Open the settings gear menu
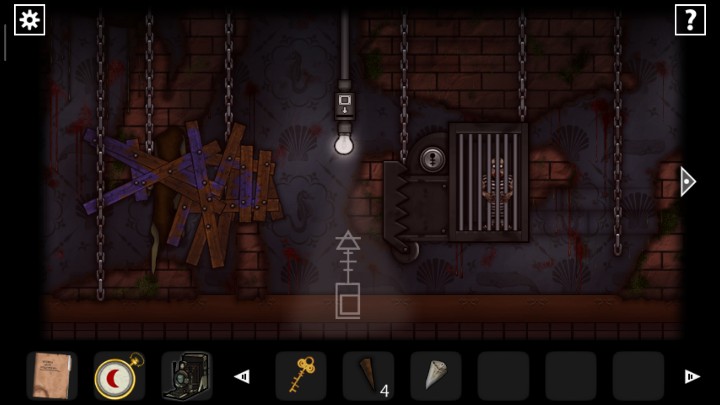The image size is (720, 405). coord(29,20)
